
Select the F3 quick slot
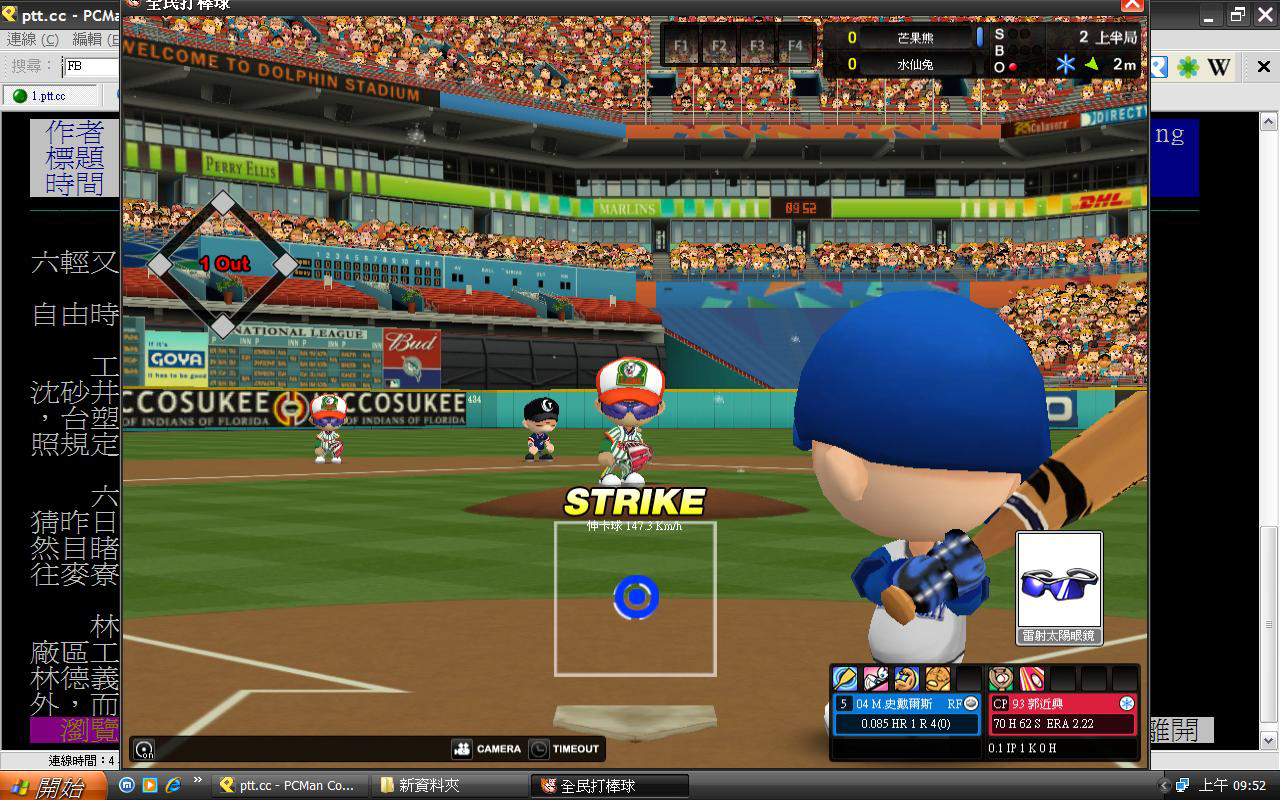(757, 45)
